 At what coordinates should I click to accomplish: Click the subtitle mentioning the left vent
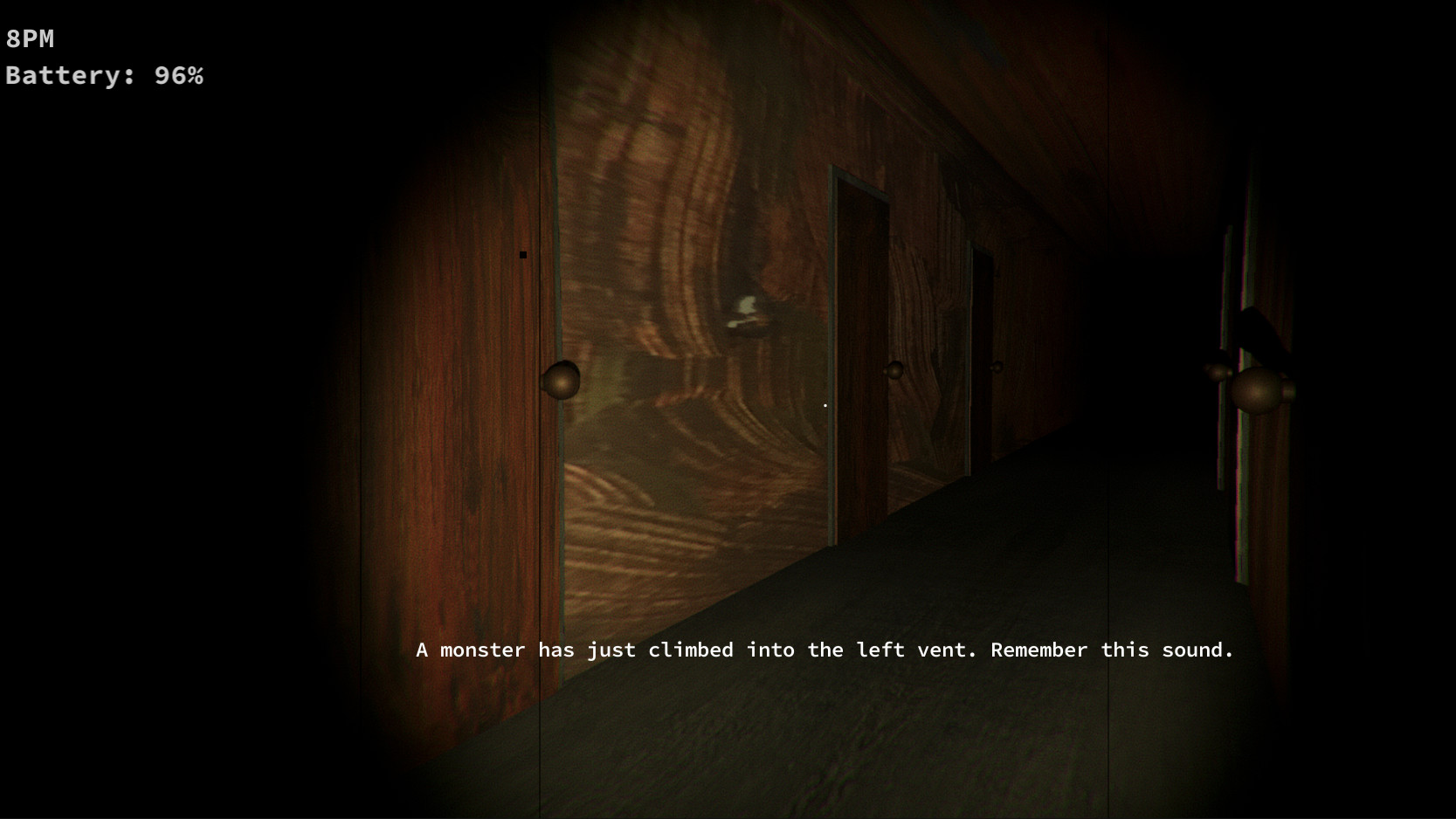(825, 650)
